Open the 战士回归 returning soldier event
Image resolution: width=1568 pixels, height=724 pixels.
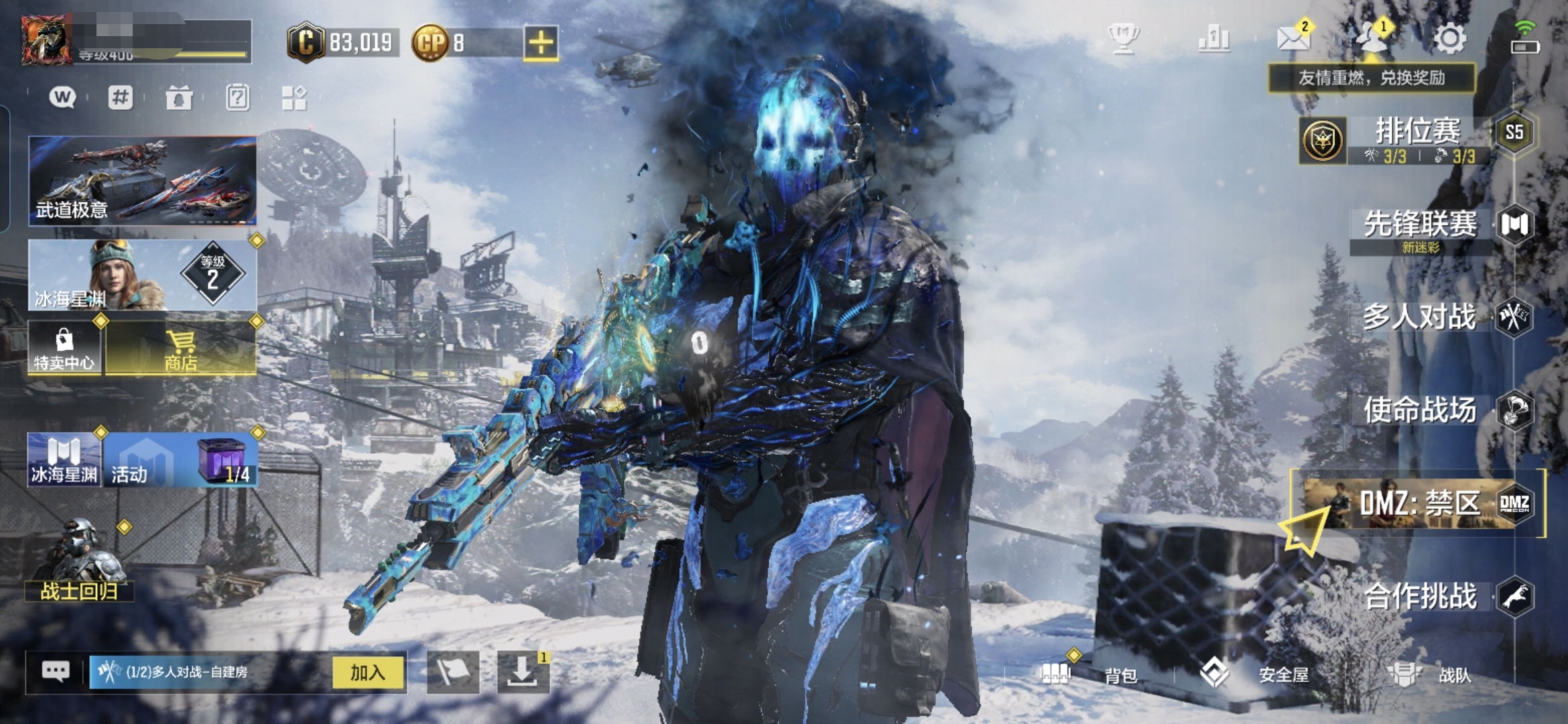coord(79,562)
